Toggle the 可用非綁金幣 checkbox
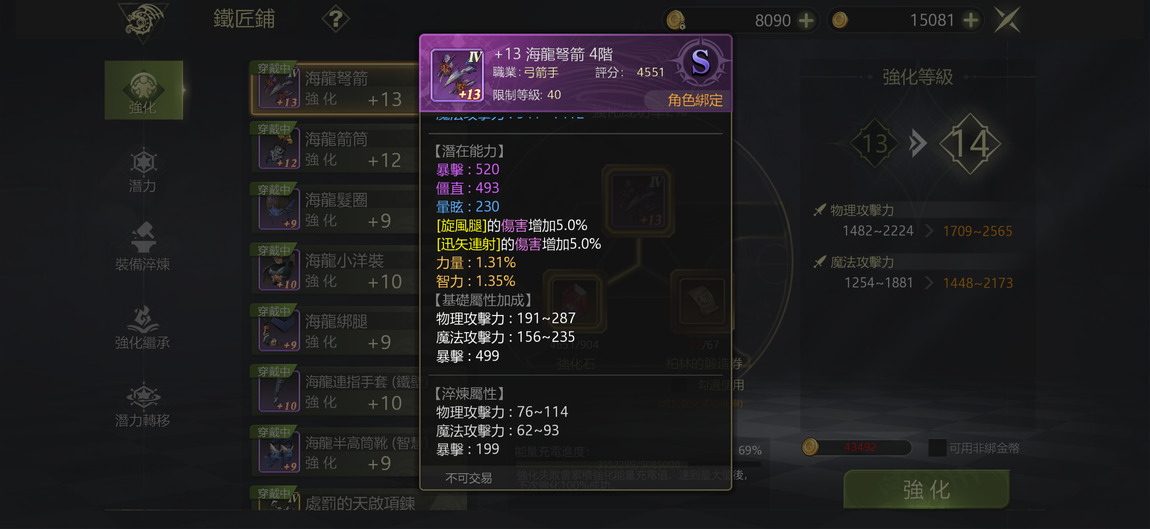The width and height of the screenshot is (1150, 529). pyautogui.click(x=936, y=448)
